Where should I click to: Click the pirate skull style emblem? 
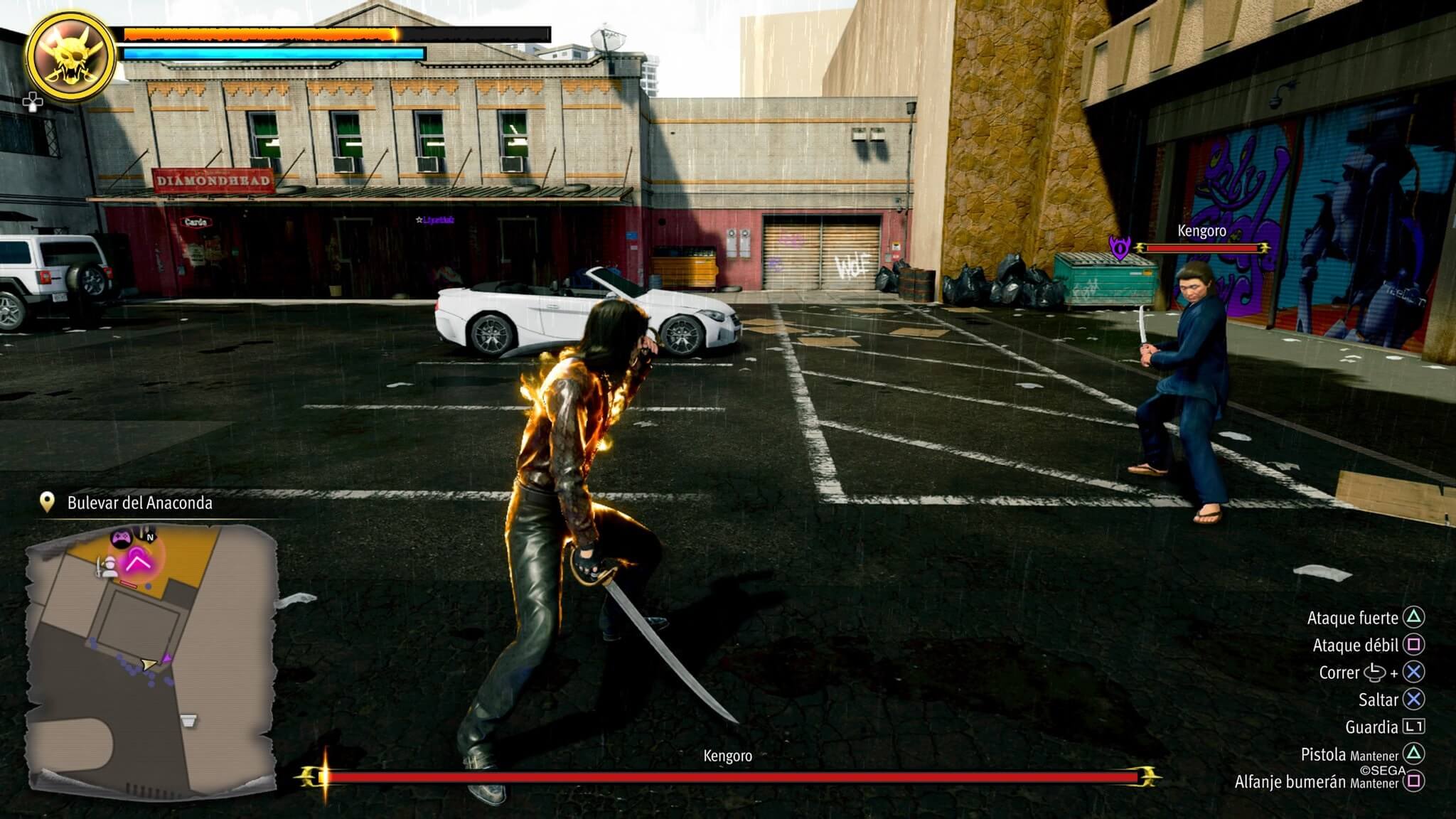[70, 57]
